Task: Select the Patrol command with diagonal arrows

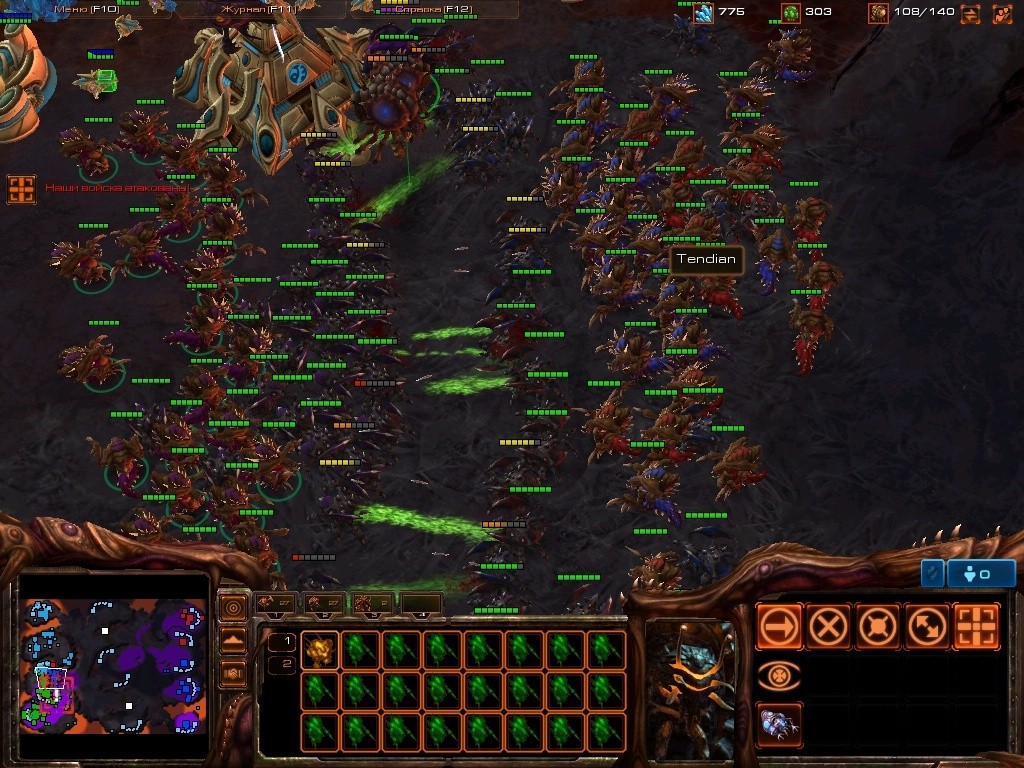Action: (926, 627)
